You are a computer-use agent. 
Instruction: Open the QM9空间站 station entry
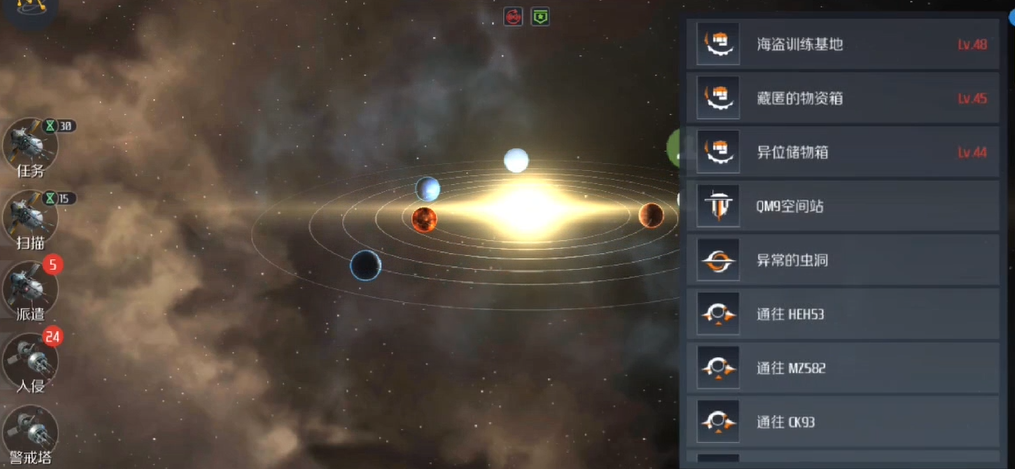coord(842,206)
